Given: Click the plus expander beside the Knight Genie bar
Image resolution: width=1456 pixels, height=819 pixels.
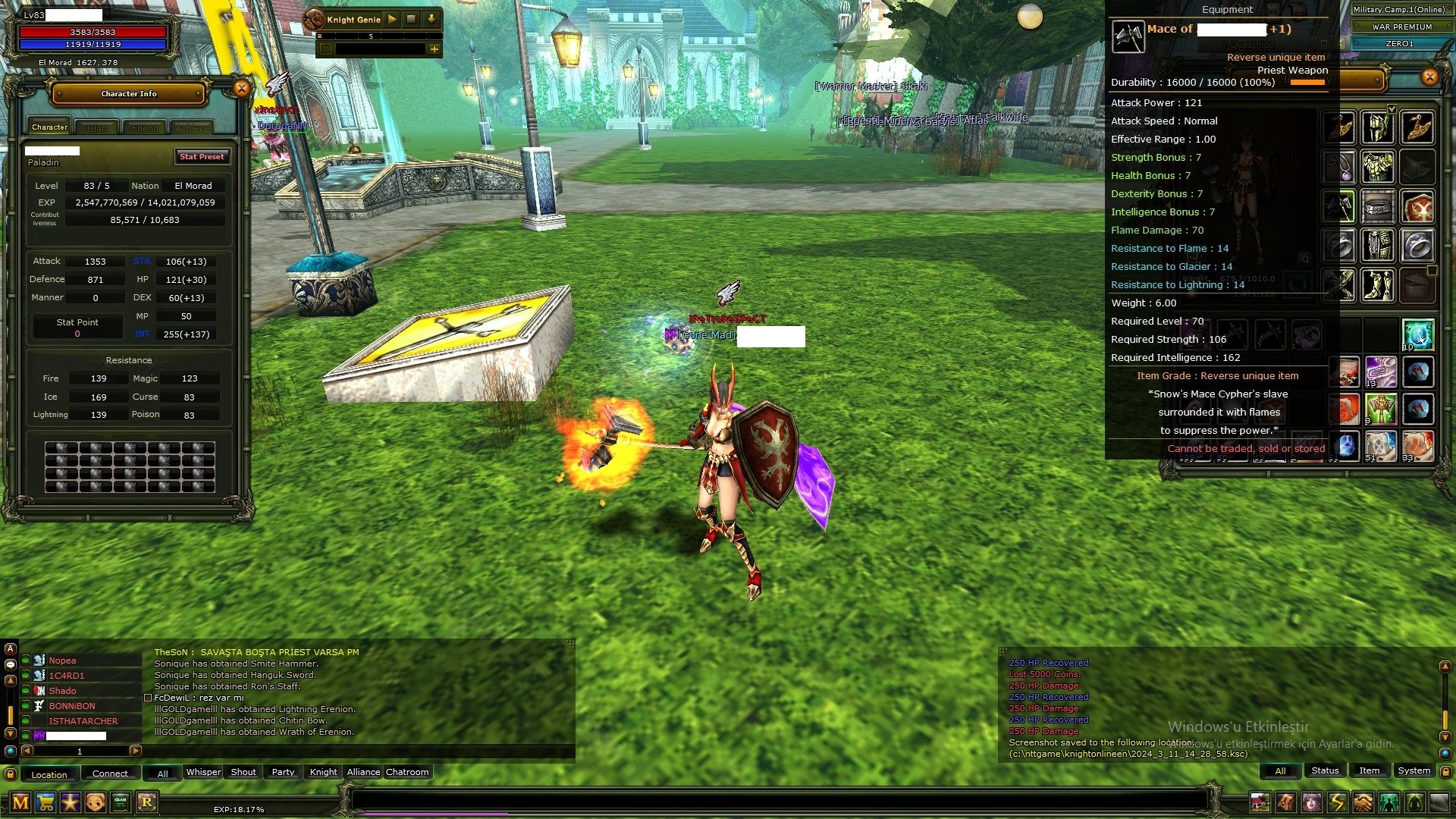Looking at the screenshot, I should (435, 51).
